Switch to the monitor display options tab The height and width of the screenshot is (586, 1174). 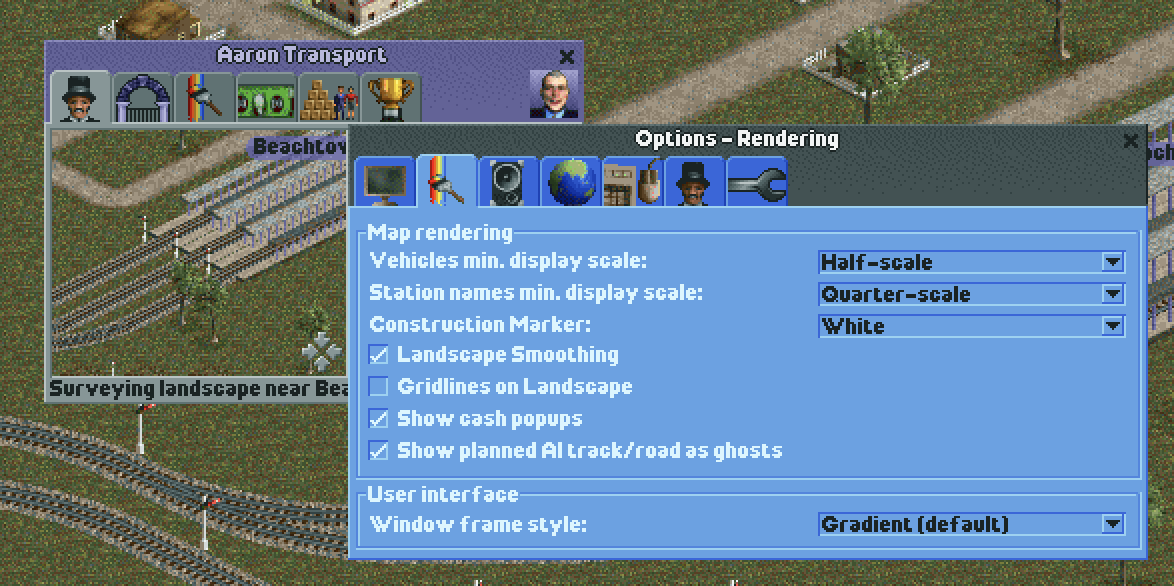[x=385, y=183]
